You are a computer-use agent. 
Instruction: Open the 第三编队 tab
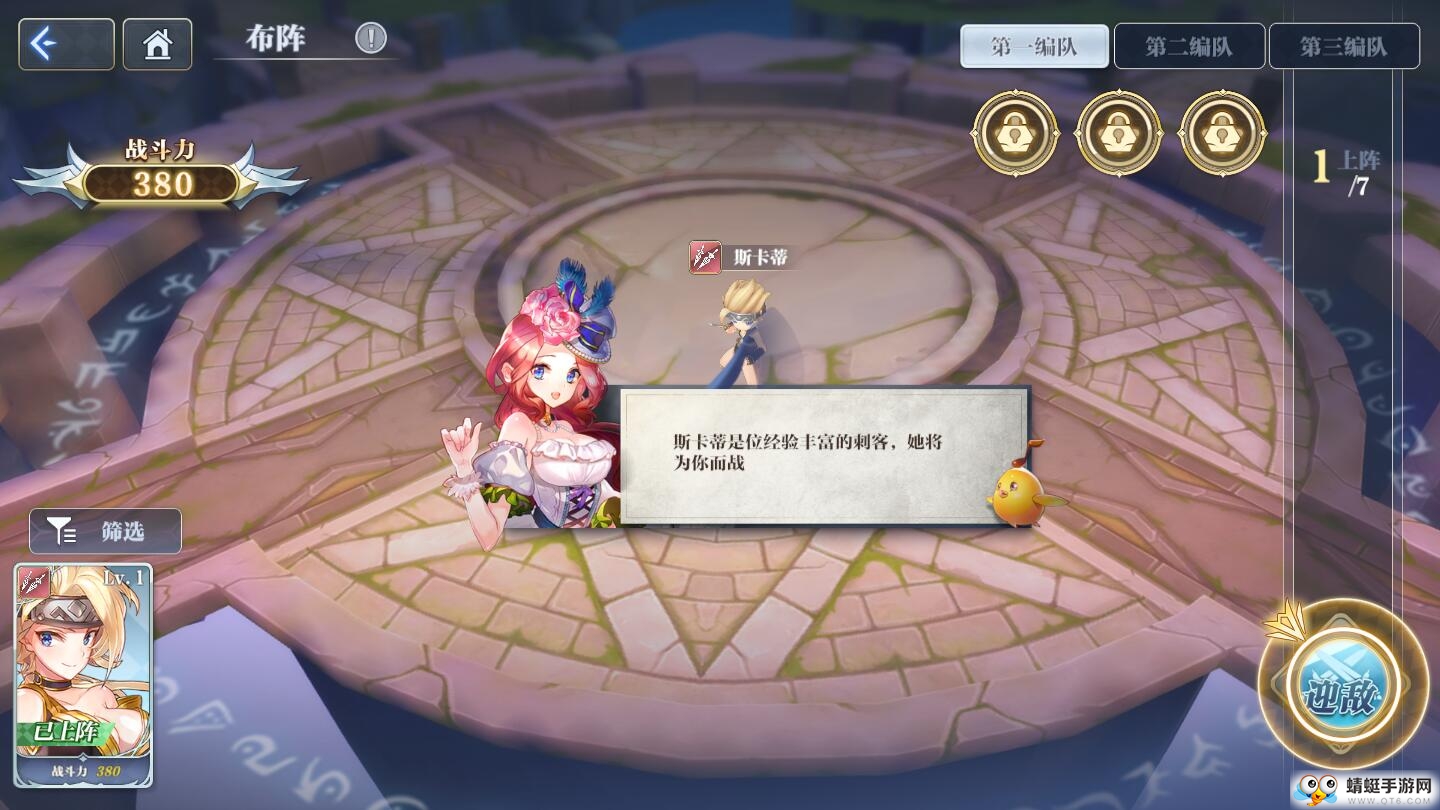1344,44
